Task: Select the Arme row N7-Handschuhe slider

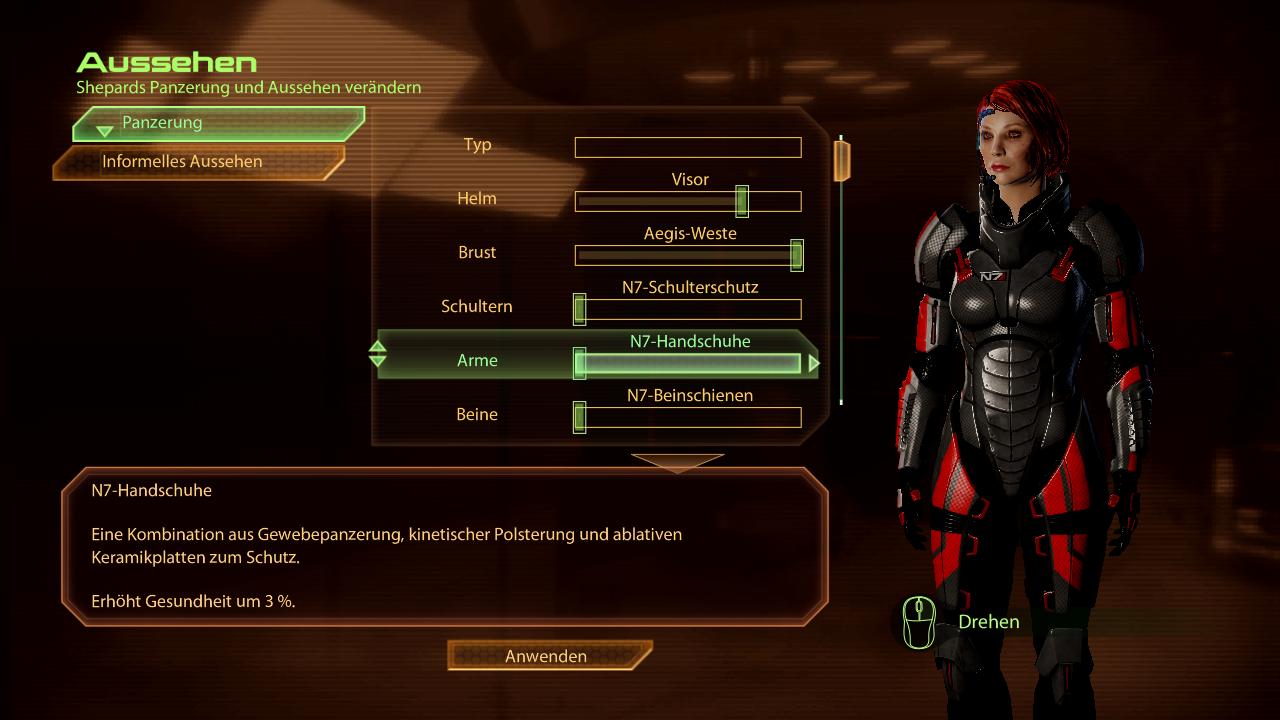Action: [x=688, y=364]
